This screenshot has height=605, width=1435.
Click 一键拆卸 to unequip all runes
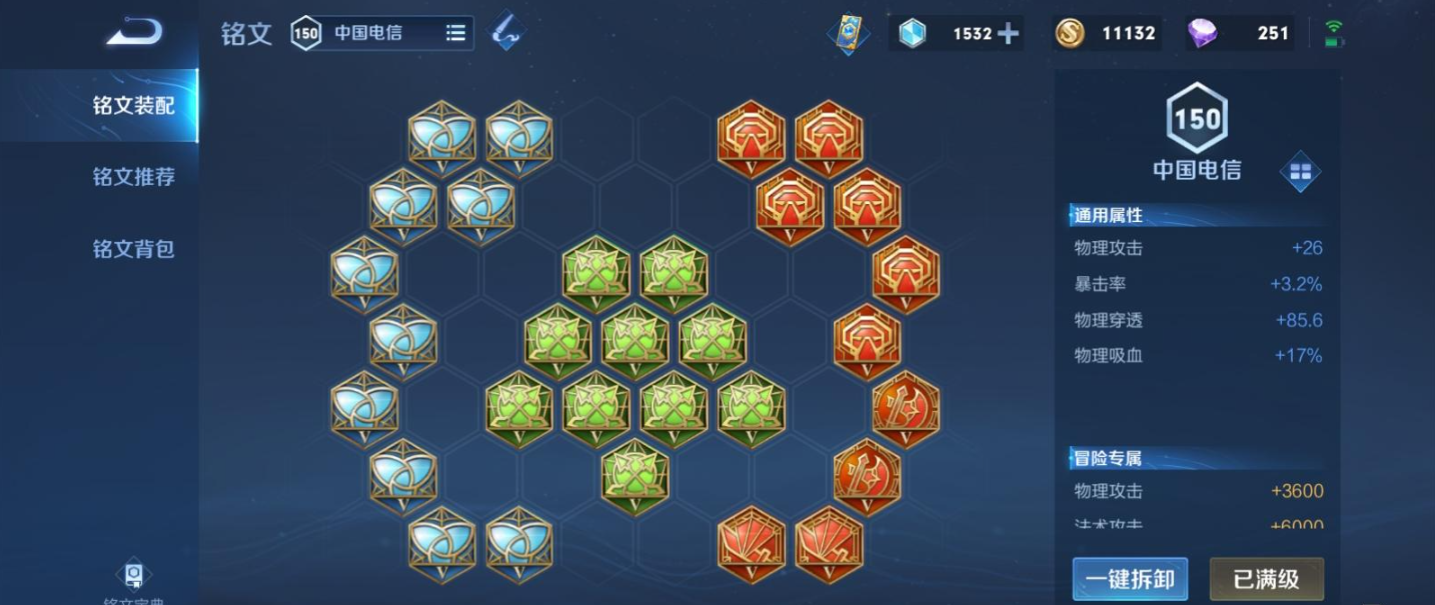click(x=1130, y=578)
